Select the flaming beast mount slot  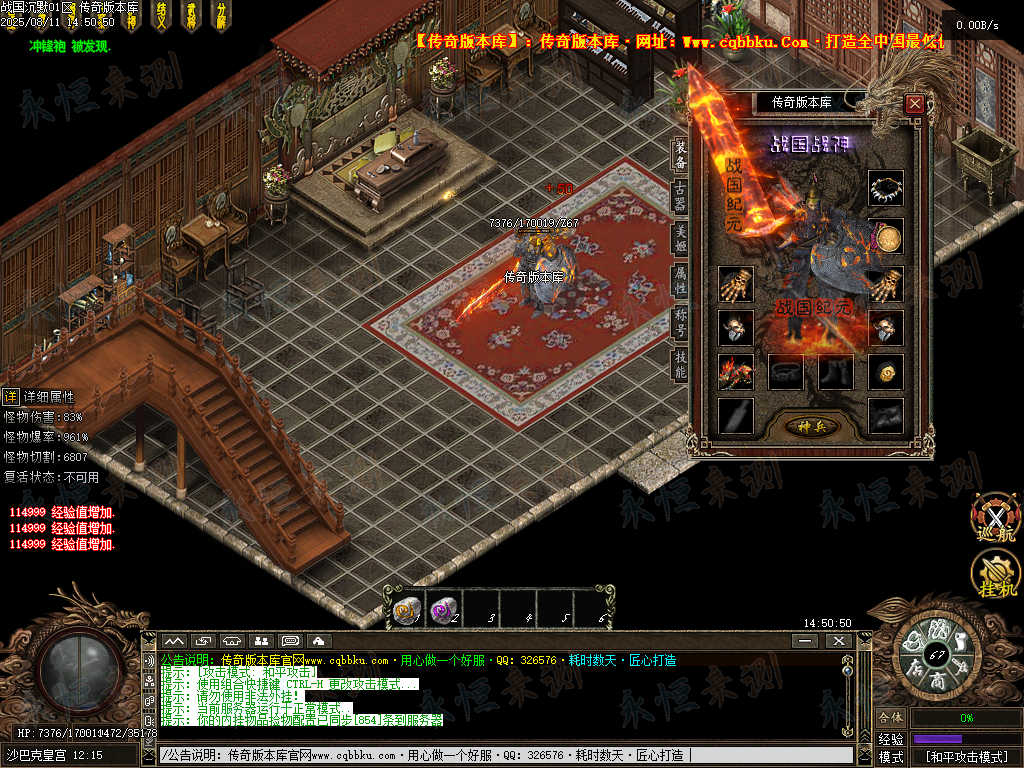pos(736,372)
